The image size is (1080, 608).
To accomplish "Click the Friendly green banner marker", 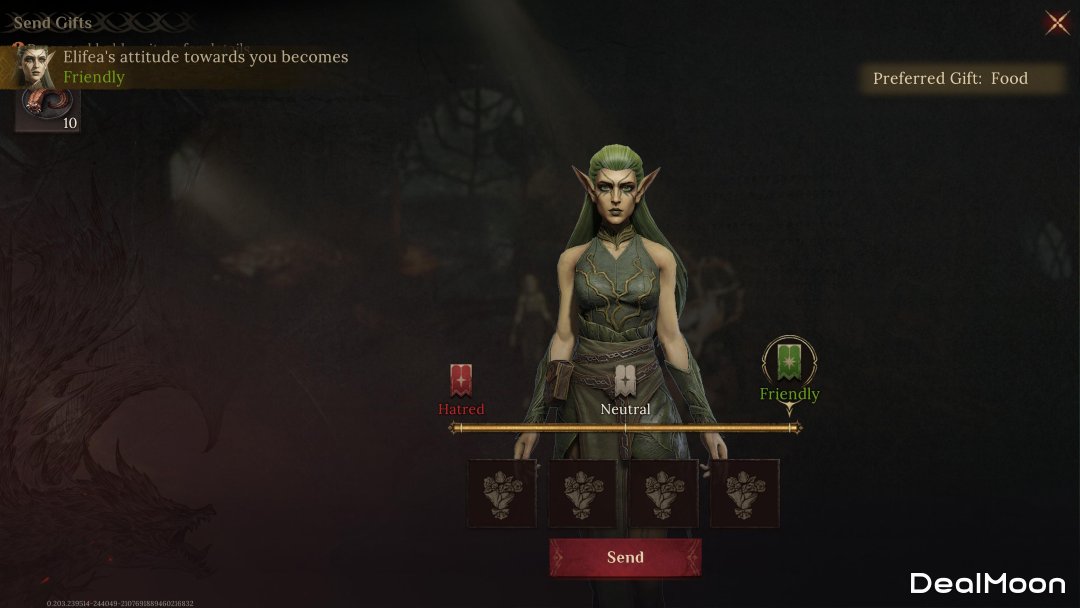I will point(789,362).
